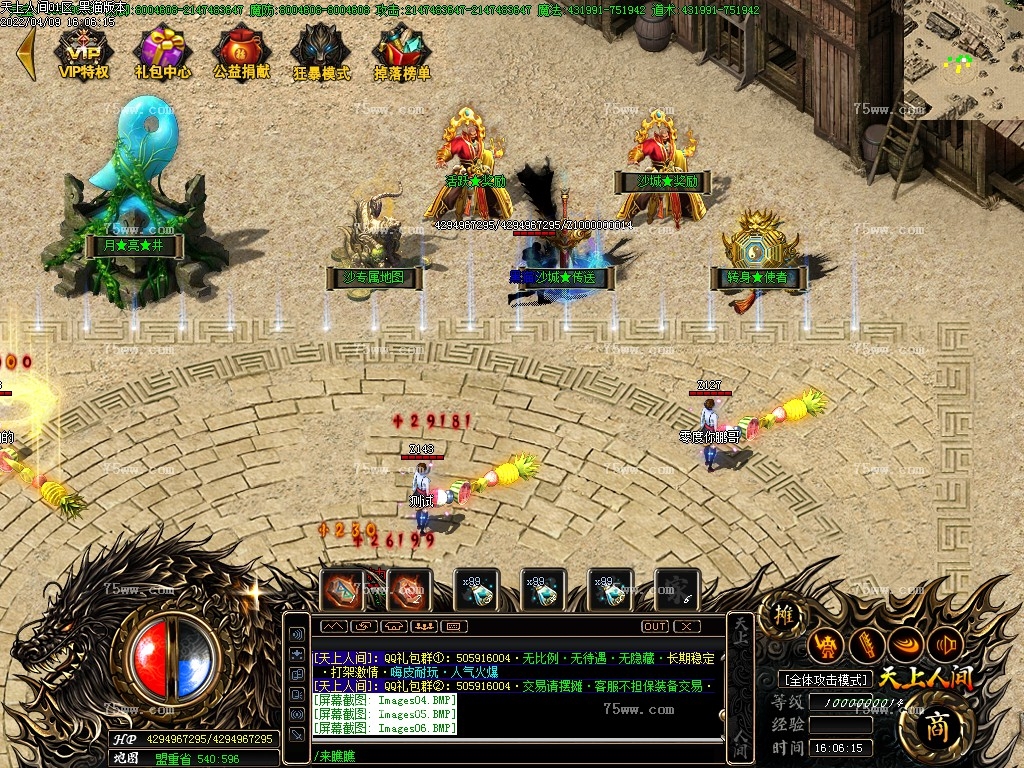Select the orange swirl round icon
This screenshot has width=1024, height=768.
(906, 645)
